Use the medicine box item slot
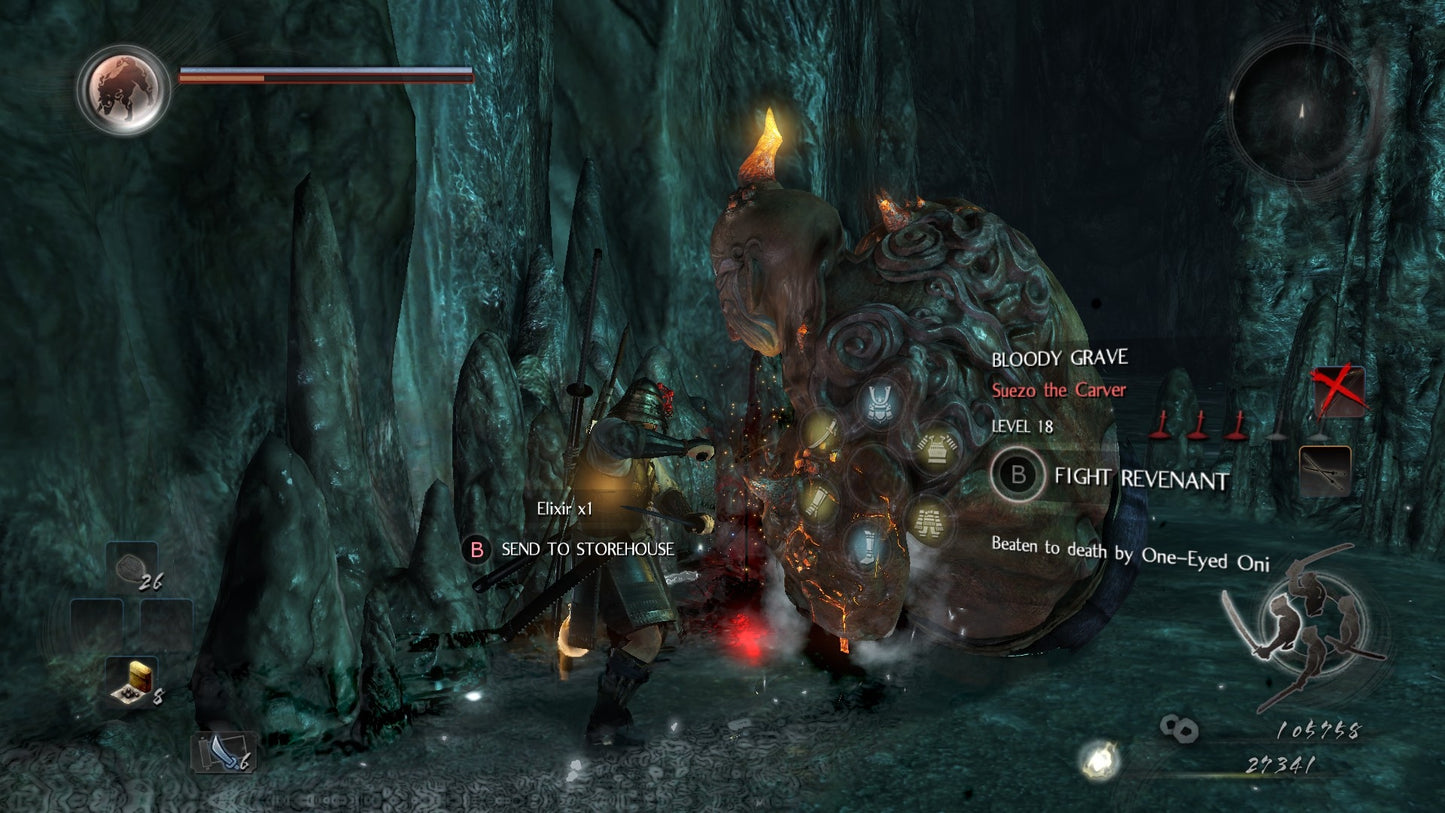The width and height of the screenshot is (1445, 813). tap(131, 681)
